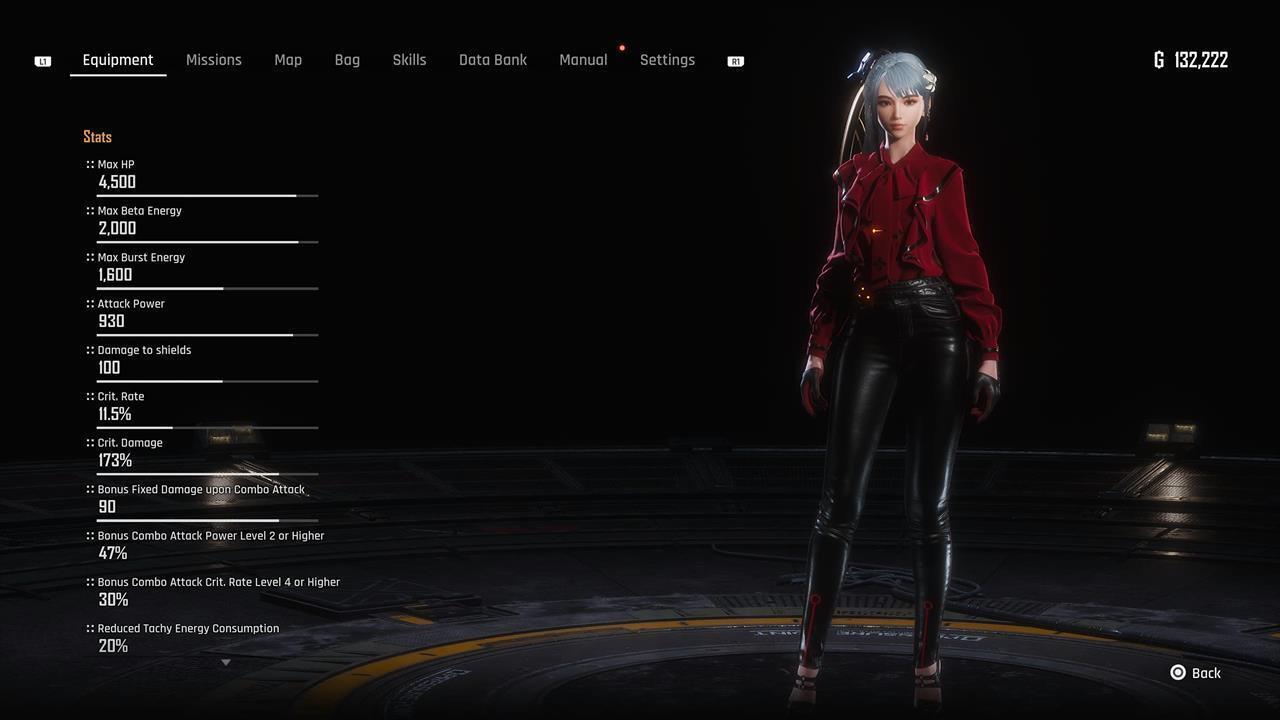Click the :: icon beside Crit. Rate

88,396
